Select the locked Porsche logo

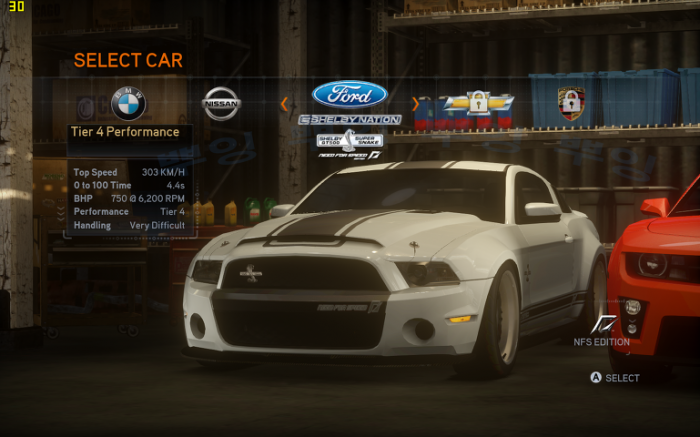click(x=571, y=103)
